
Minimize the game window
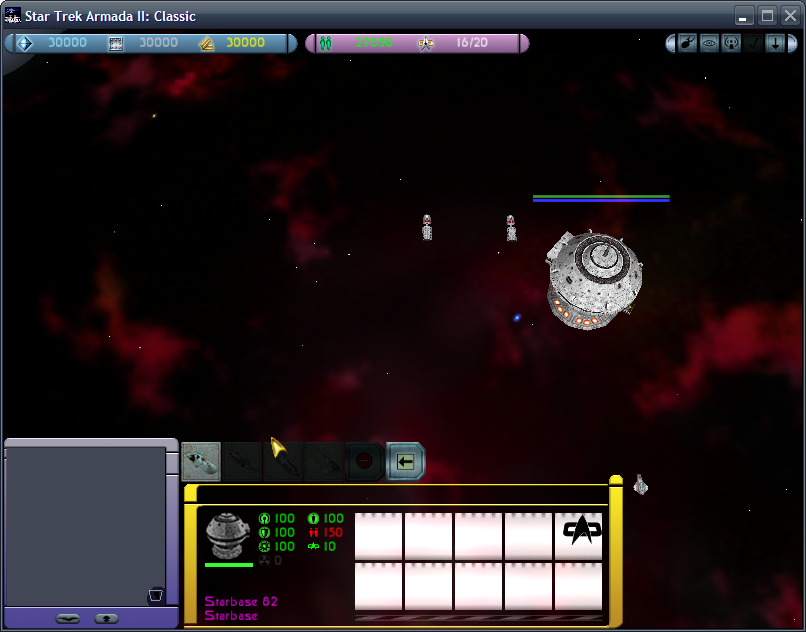click(744, 16)
